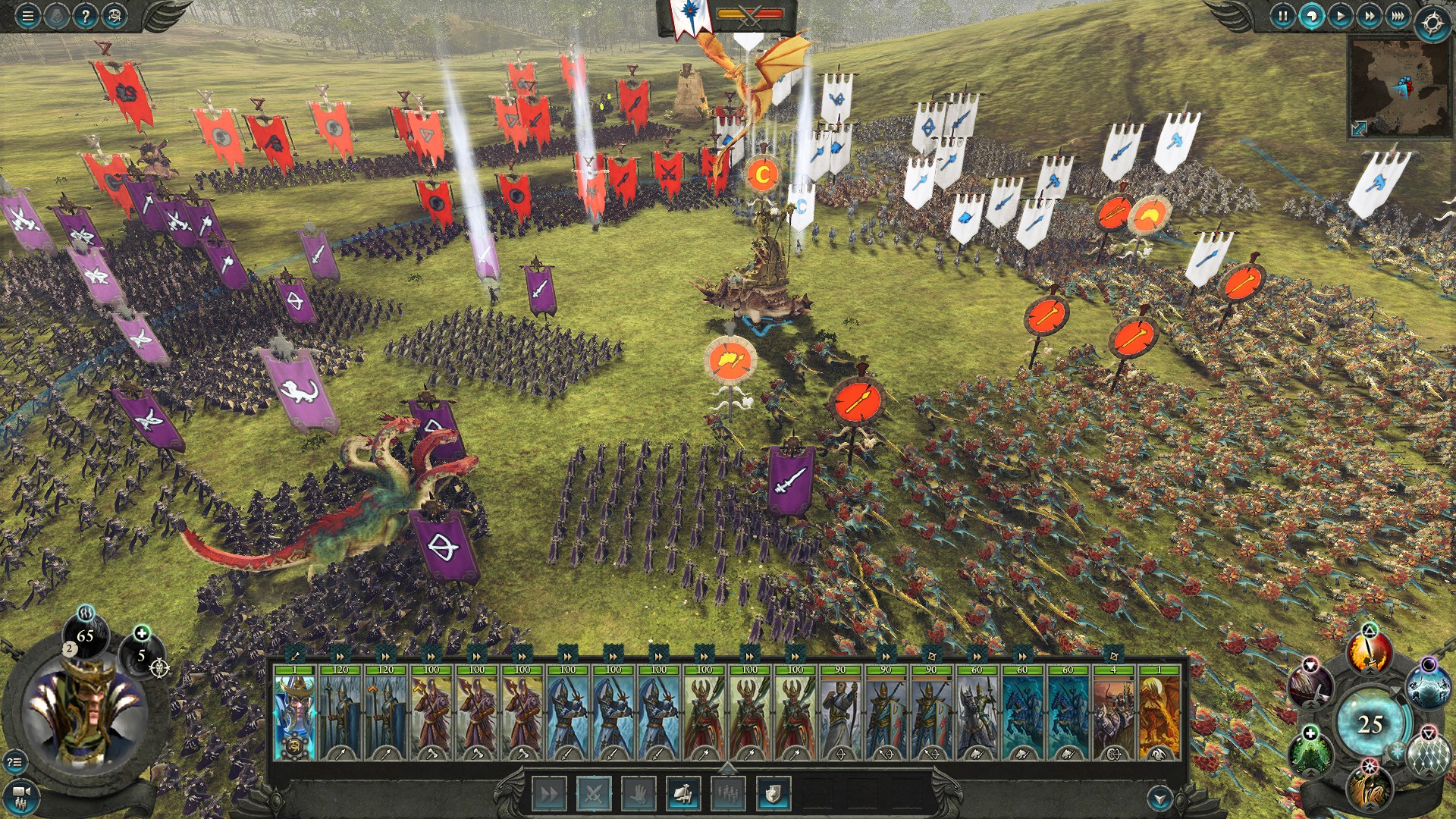Viewport: 1456px width, 819px height.
Task: Open the camera settings button
Action: point(21,793)
